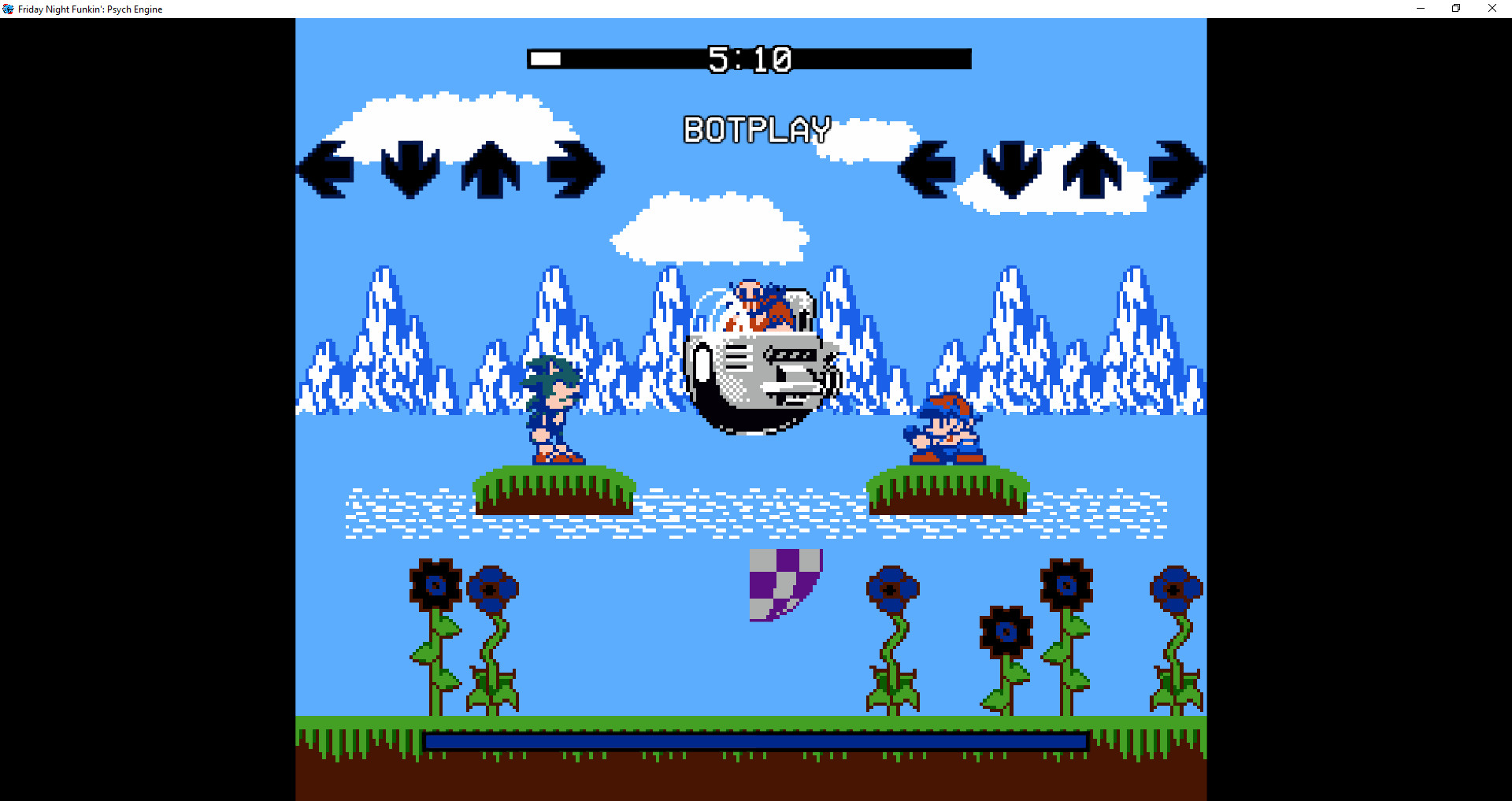1512x801 pixels.
Task: Toggle the BOTPLAY indicator text
Action: point(755,129)
